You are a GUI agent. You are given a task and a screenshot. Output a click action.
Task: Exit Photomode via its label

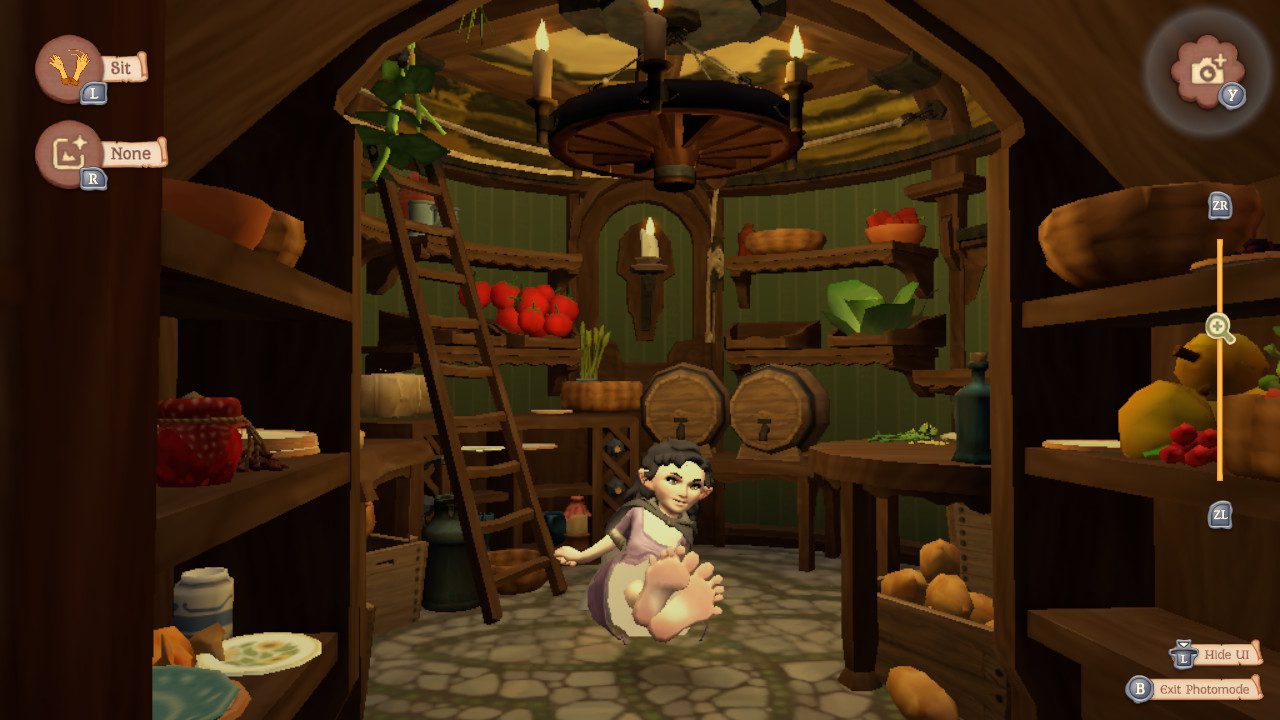pos(1206,689)
